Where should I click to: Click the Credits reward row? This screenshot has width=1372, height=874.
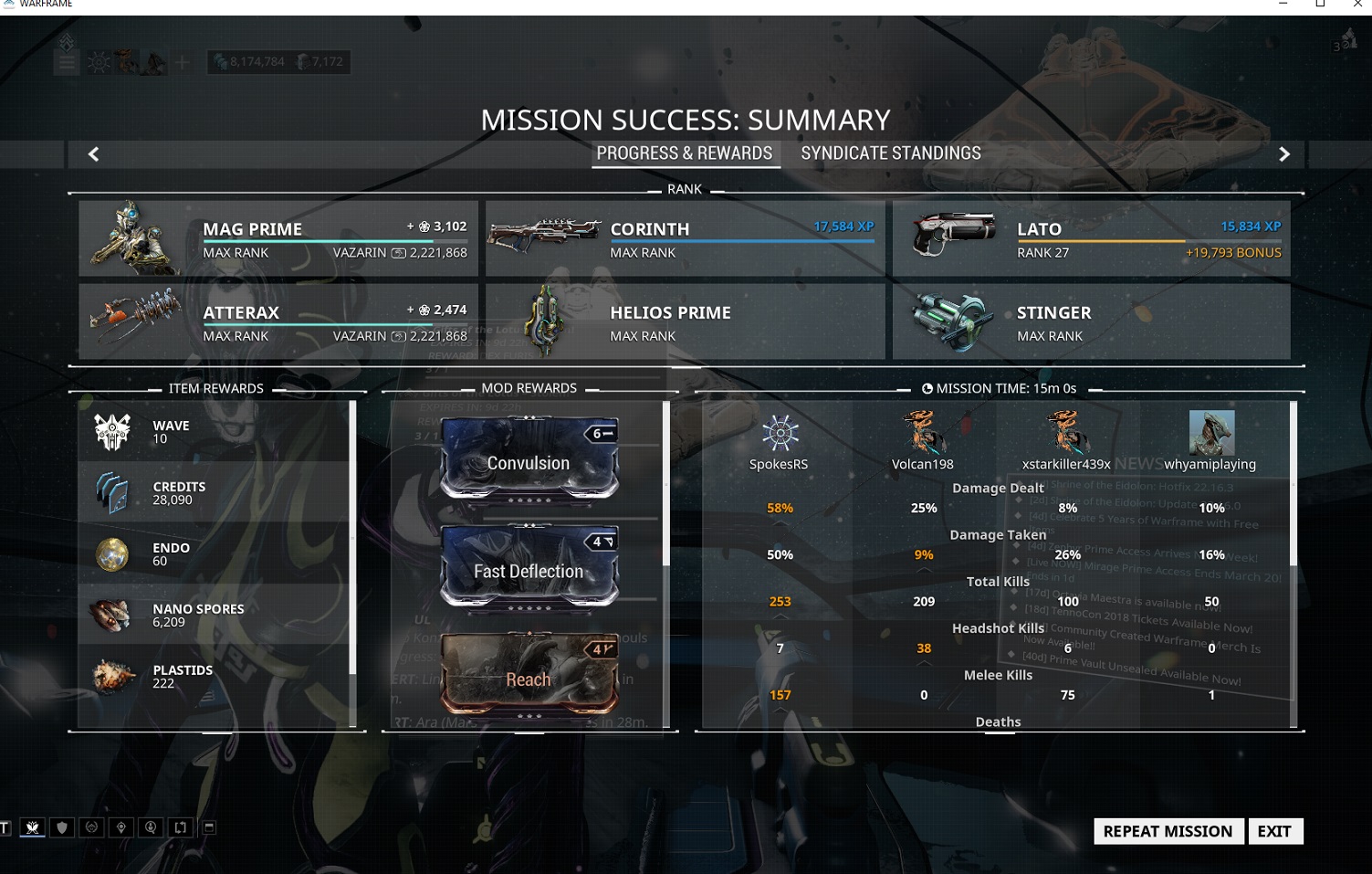pyautogui.click(x=215, y=493)
